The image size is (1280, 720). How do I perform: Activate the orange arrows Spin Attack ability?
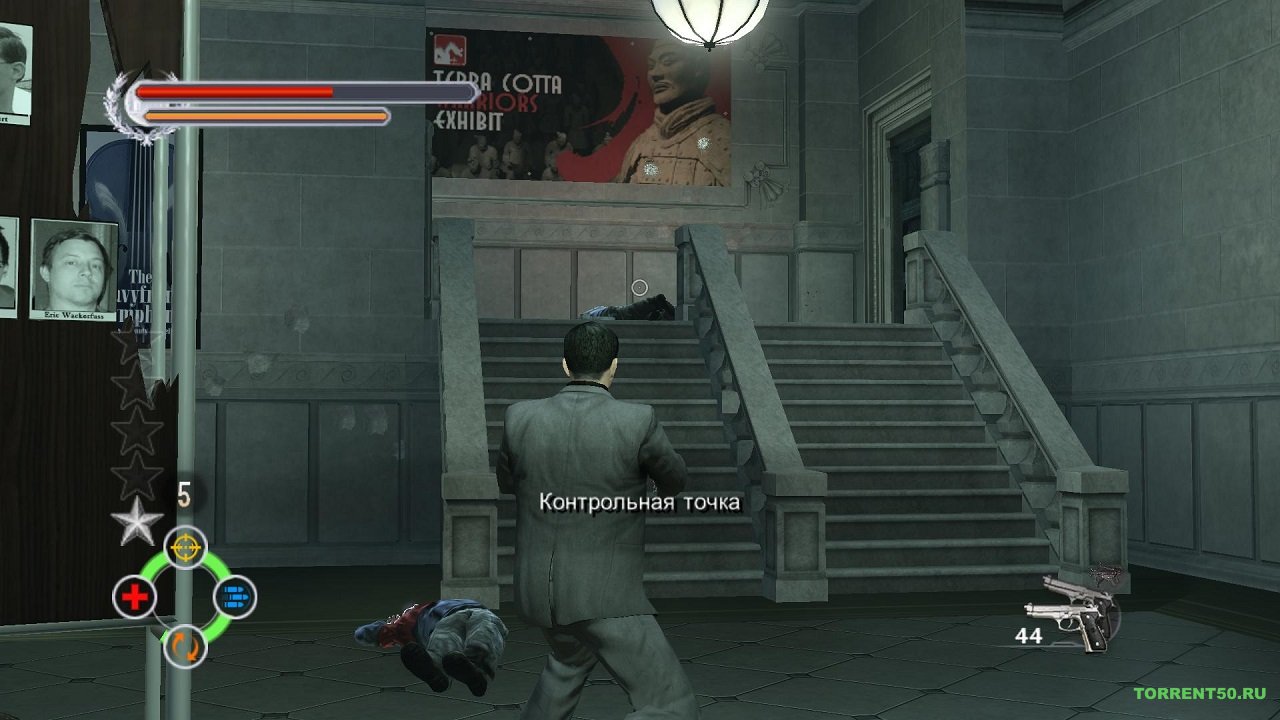[185, 646]
